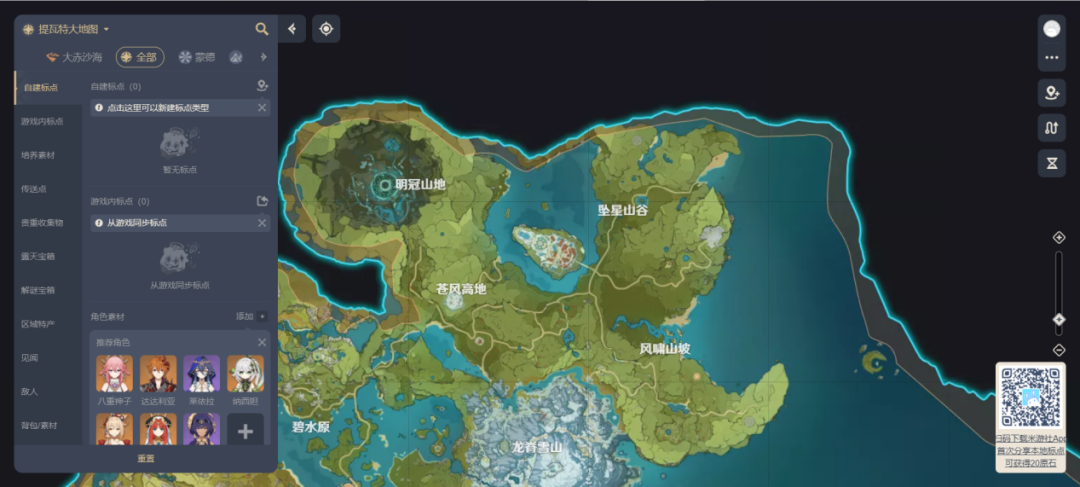Select the 全部 region tab
This screenshot has height=487, width=1080.
click(x=140, y=57)
